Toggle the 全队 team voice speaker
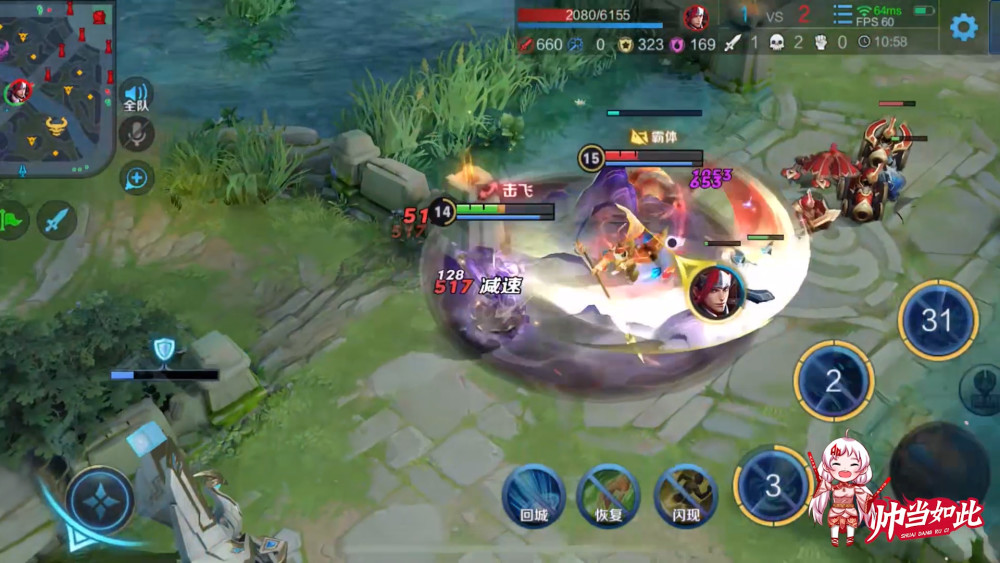This screenshot has height=563, width=1000. click(137, 95)
